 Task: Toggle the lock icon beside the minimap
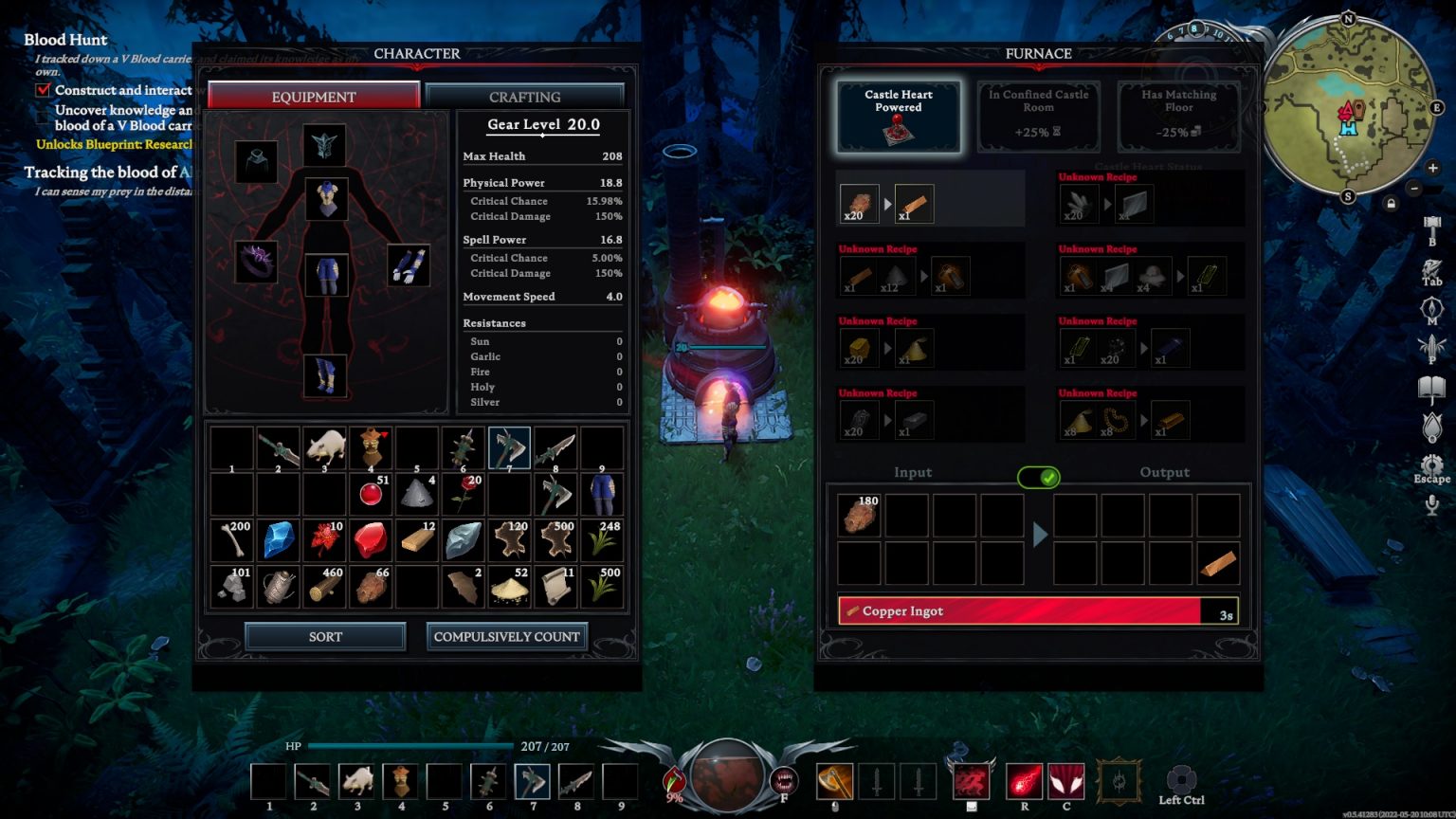[x=1392, y=203]
